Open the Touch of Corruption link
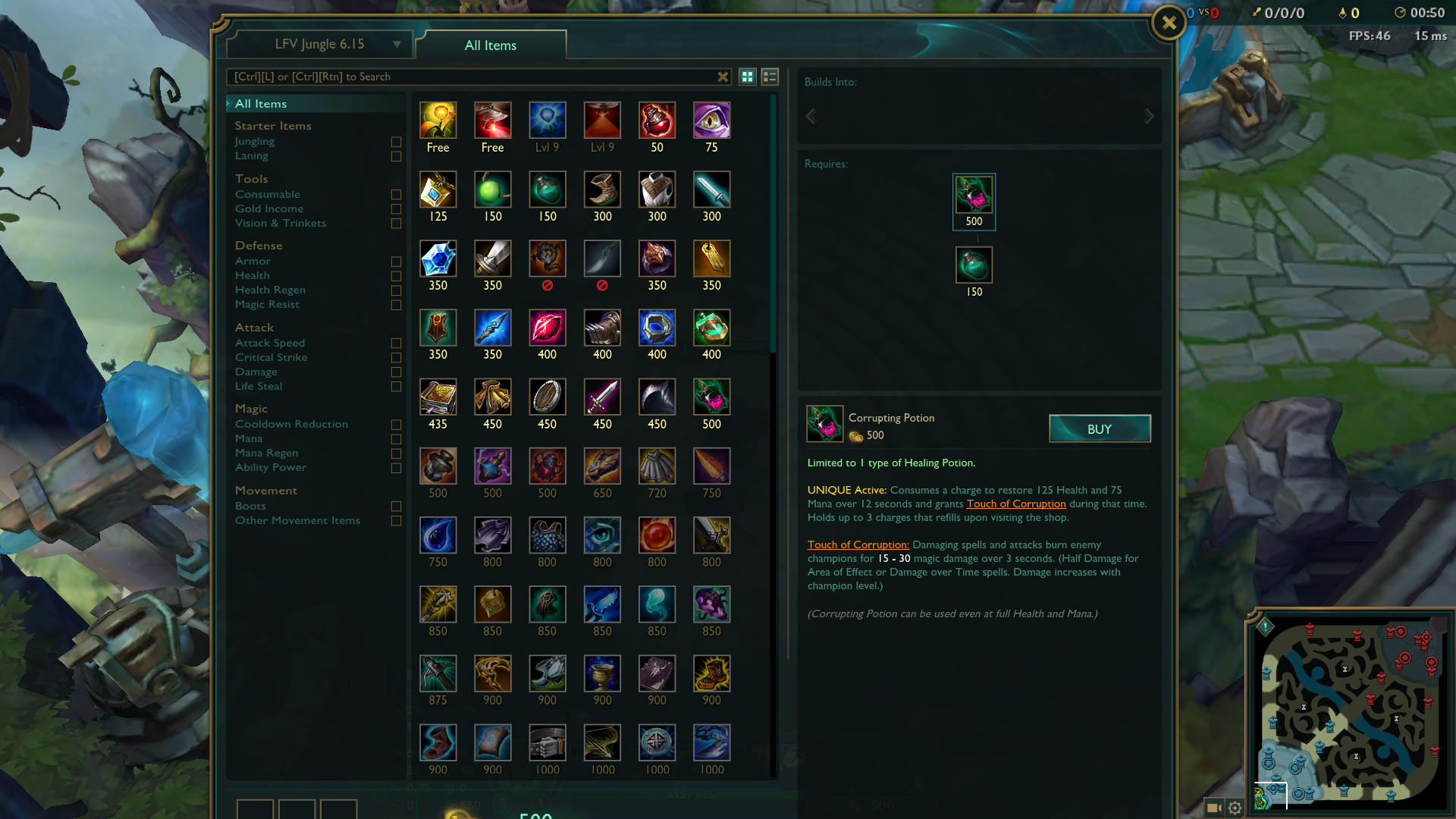Screen dimensions: 1456x819 (1015, 504)
